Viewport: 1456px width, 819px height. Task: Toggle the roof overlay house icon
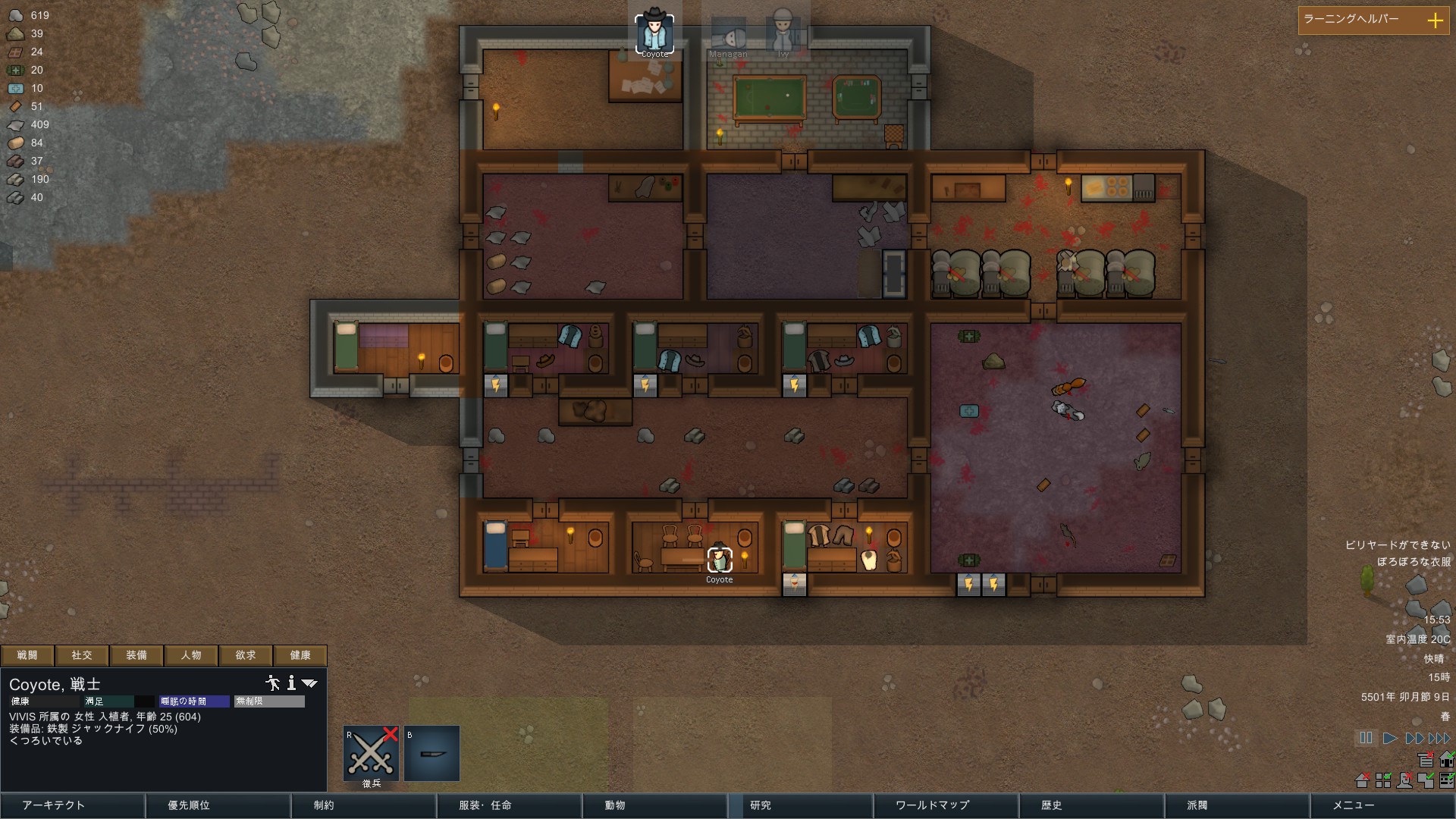pos(1362,781)
